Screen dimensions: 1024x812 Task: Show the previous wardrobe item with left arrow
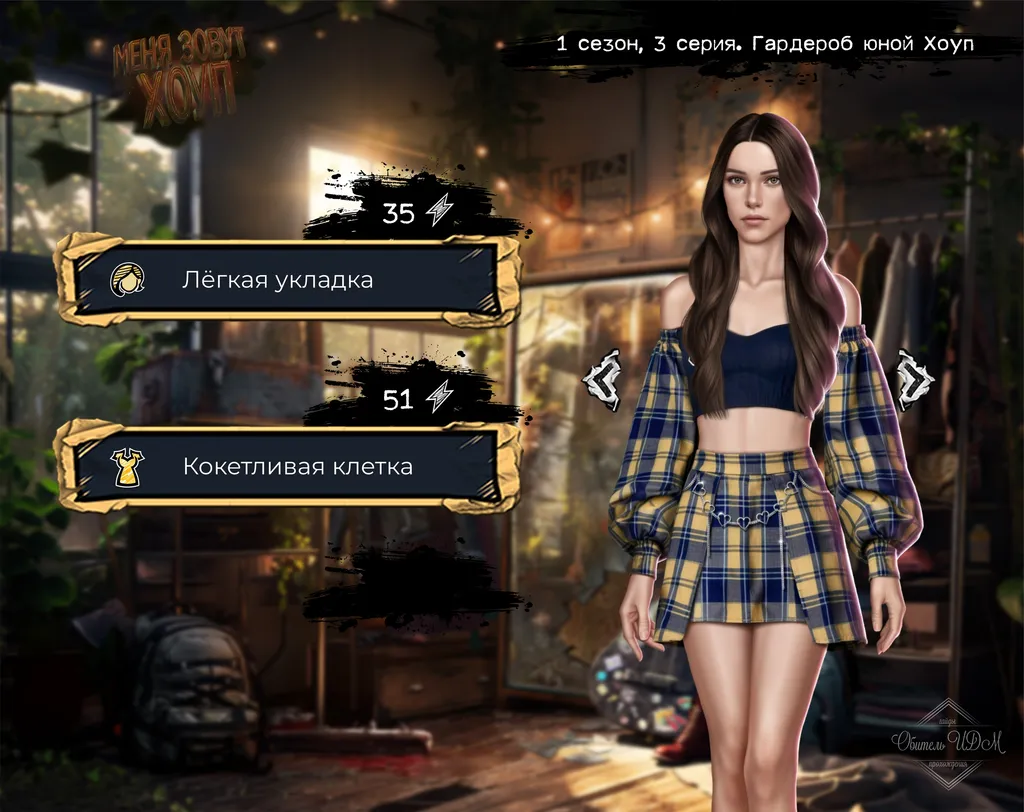click(x=603, y=379)
